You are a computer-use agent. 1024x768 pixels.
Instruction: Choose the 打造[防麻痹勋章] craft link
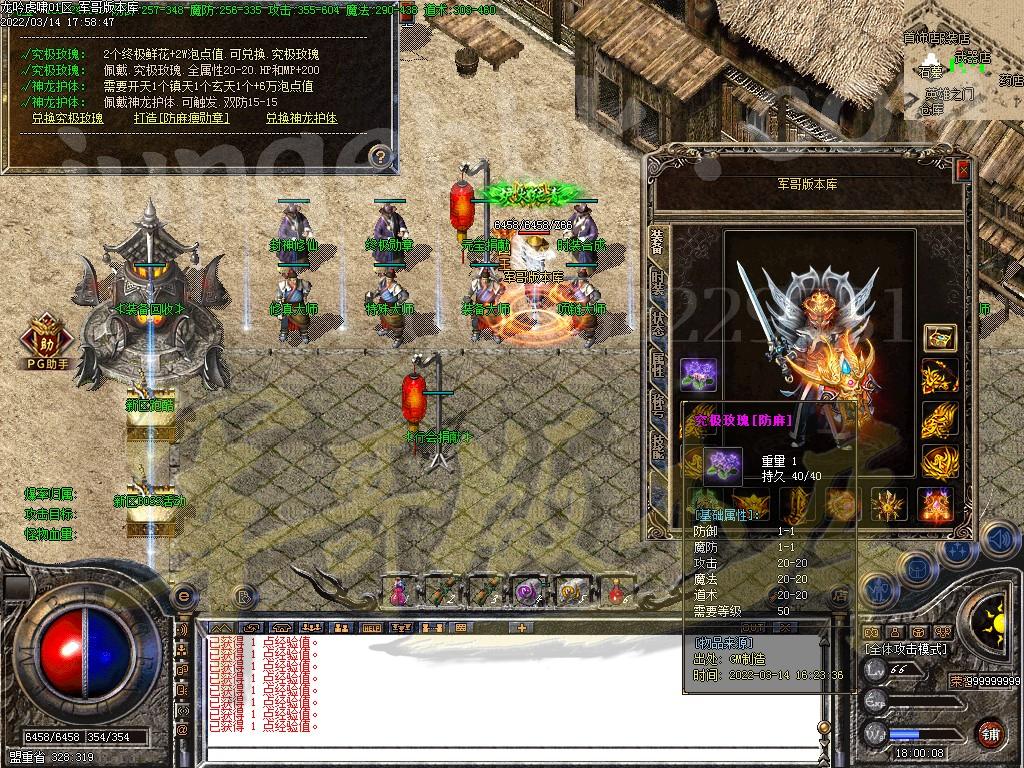(x=181, y=118)
